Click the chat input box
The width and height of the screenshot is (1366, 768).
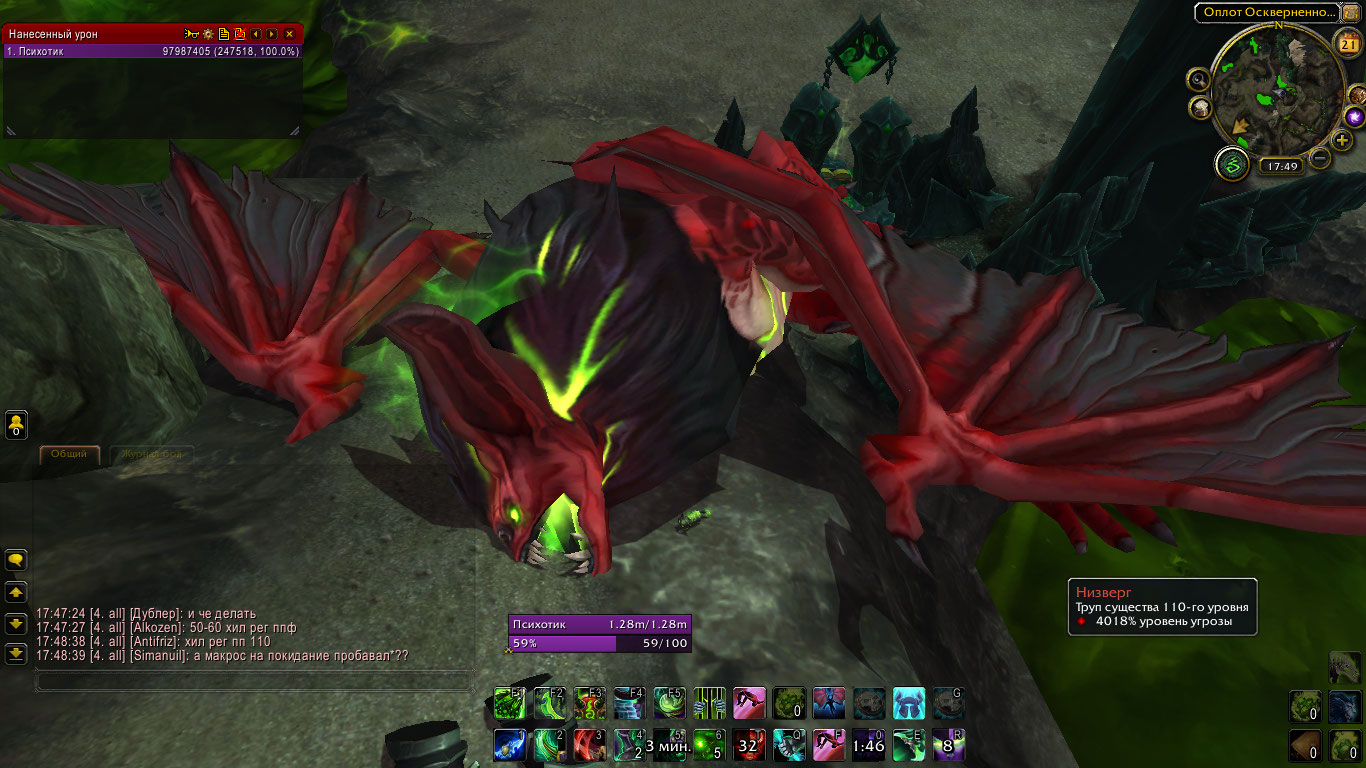click(x=254, y=681)
